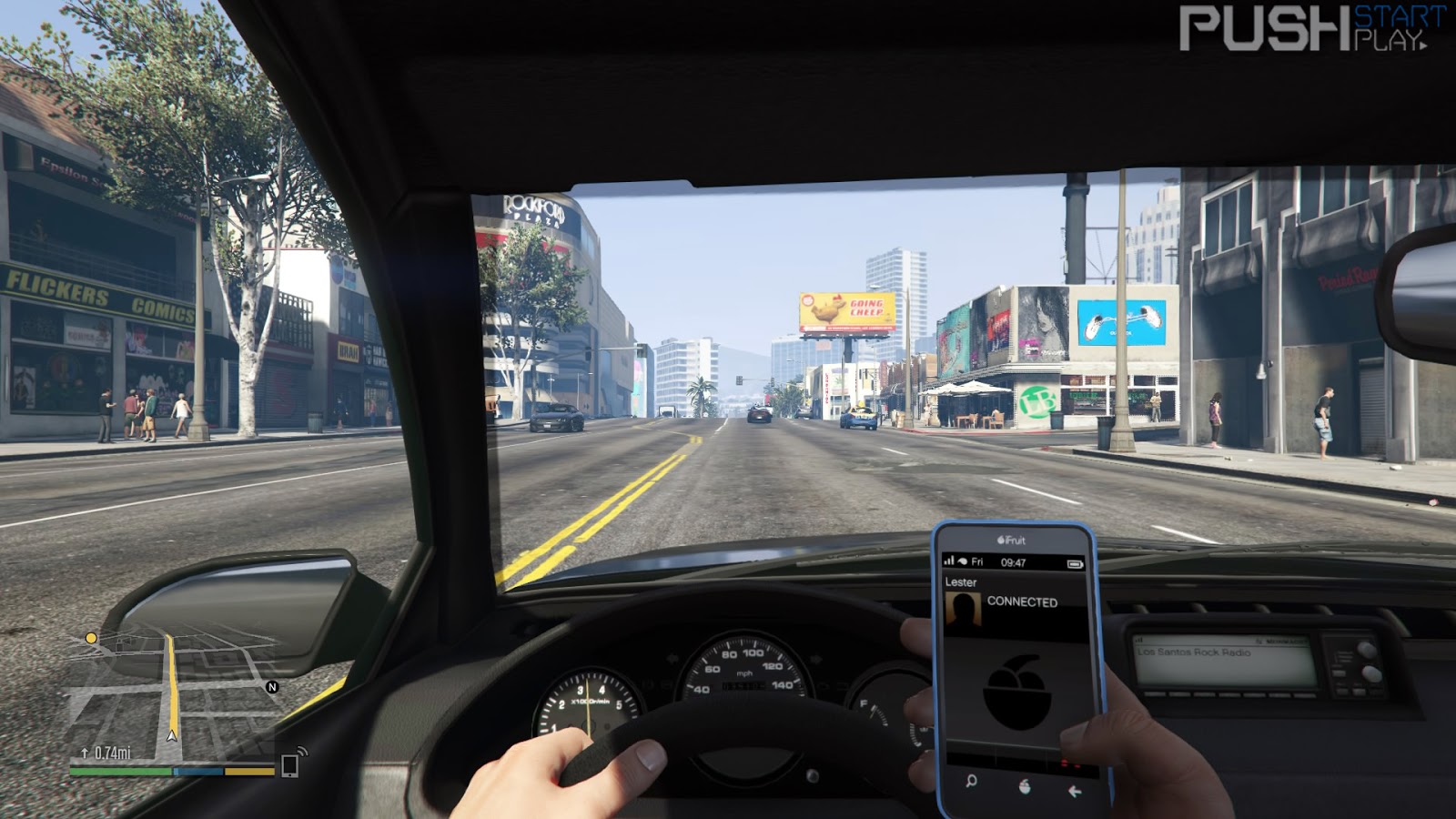The height and width of the screenshot is (819, 1456).
Task: Click the North compass indicator on the minimap
Action: point(272,688)
